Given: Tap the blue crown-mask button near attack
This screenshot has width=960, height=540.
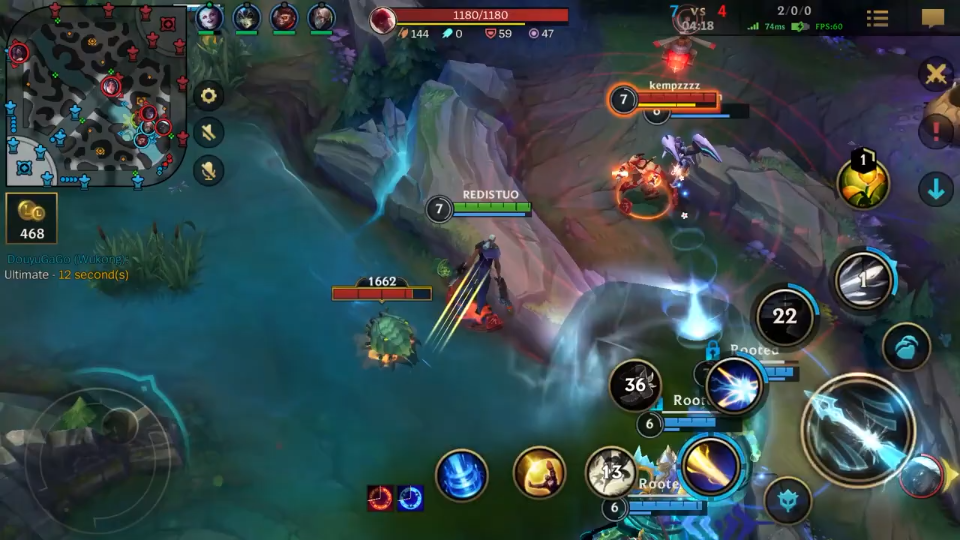Looking at the screenshot, I should (788, 500).
